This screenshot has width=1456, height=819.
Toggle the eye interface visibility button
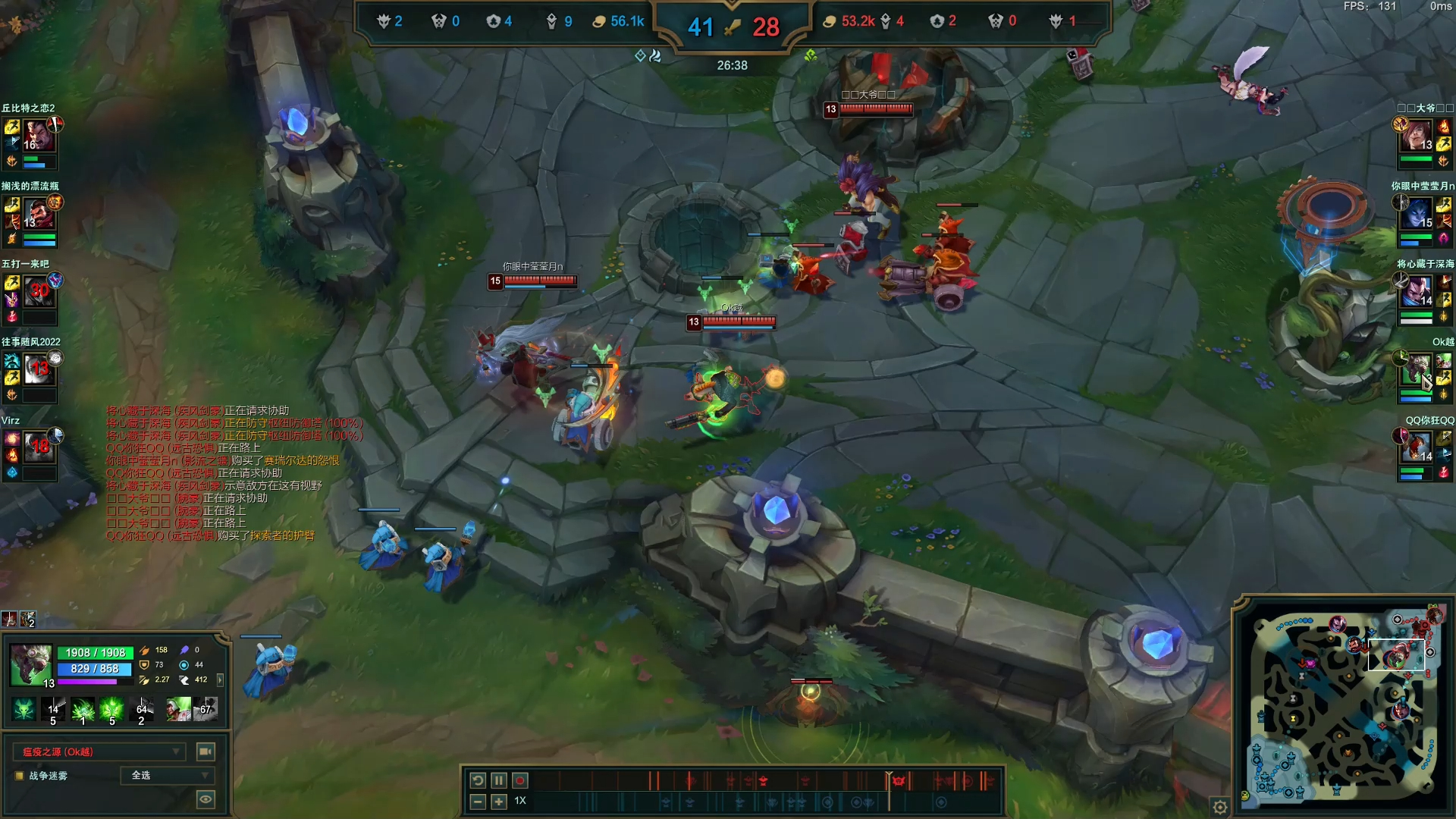pos(205,799)
